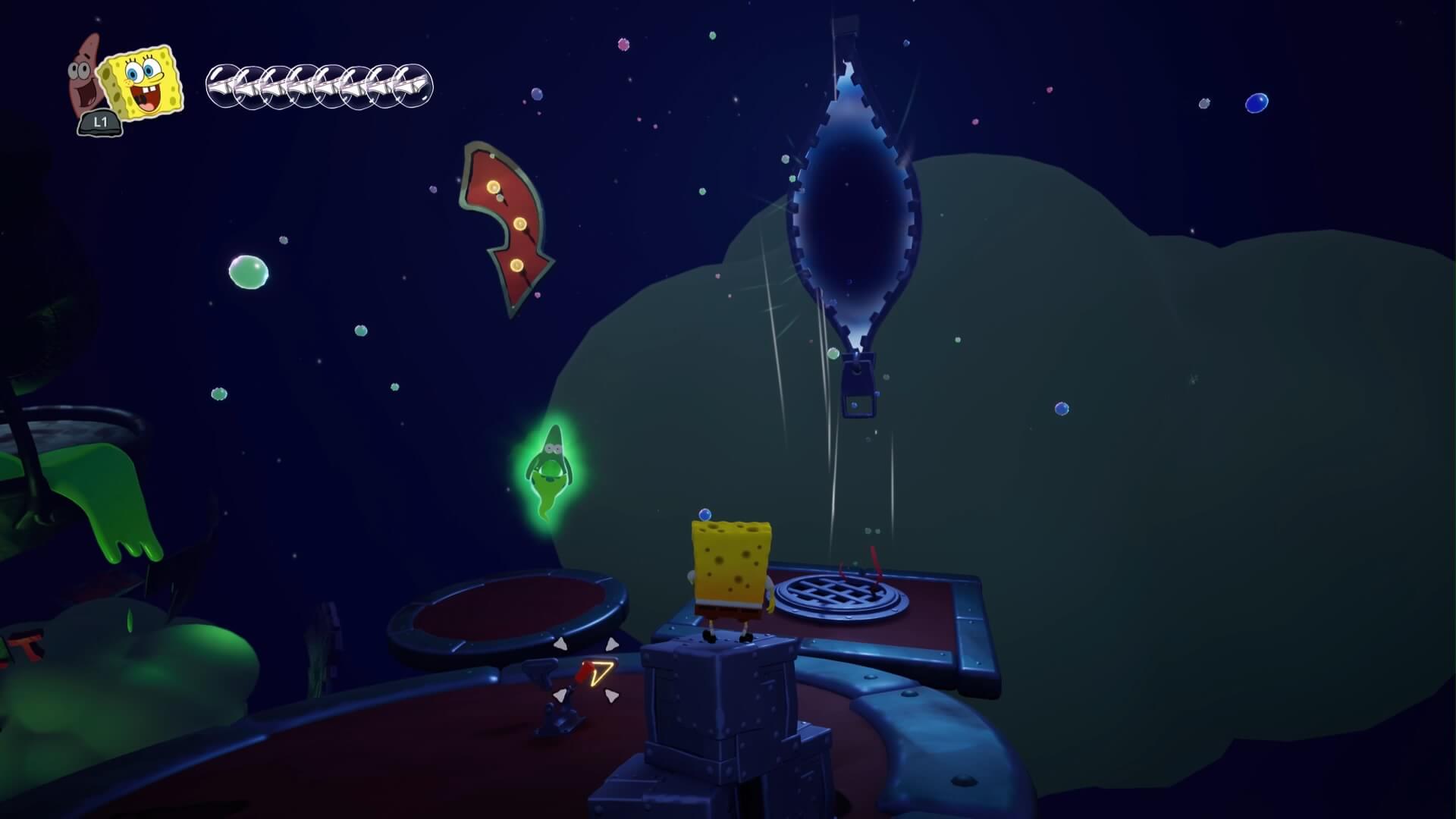Select the SpongeBob character portrait
This screenshot has width=1456, height=819.
pos(143,83)
